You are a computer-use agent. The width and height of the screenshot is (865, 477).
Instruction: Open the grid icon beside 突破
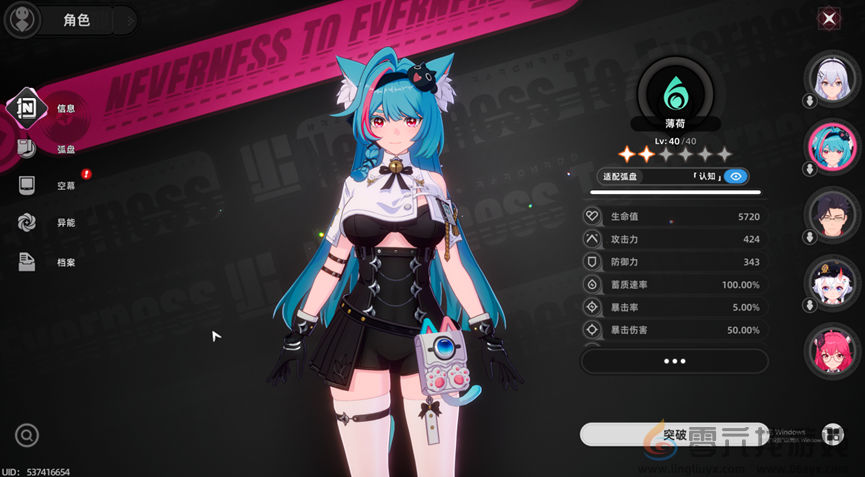[832, 434]
